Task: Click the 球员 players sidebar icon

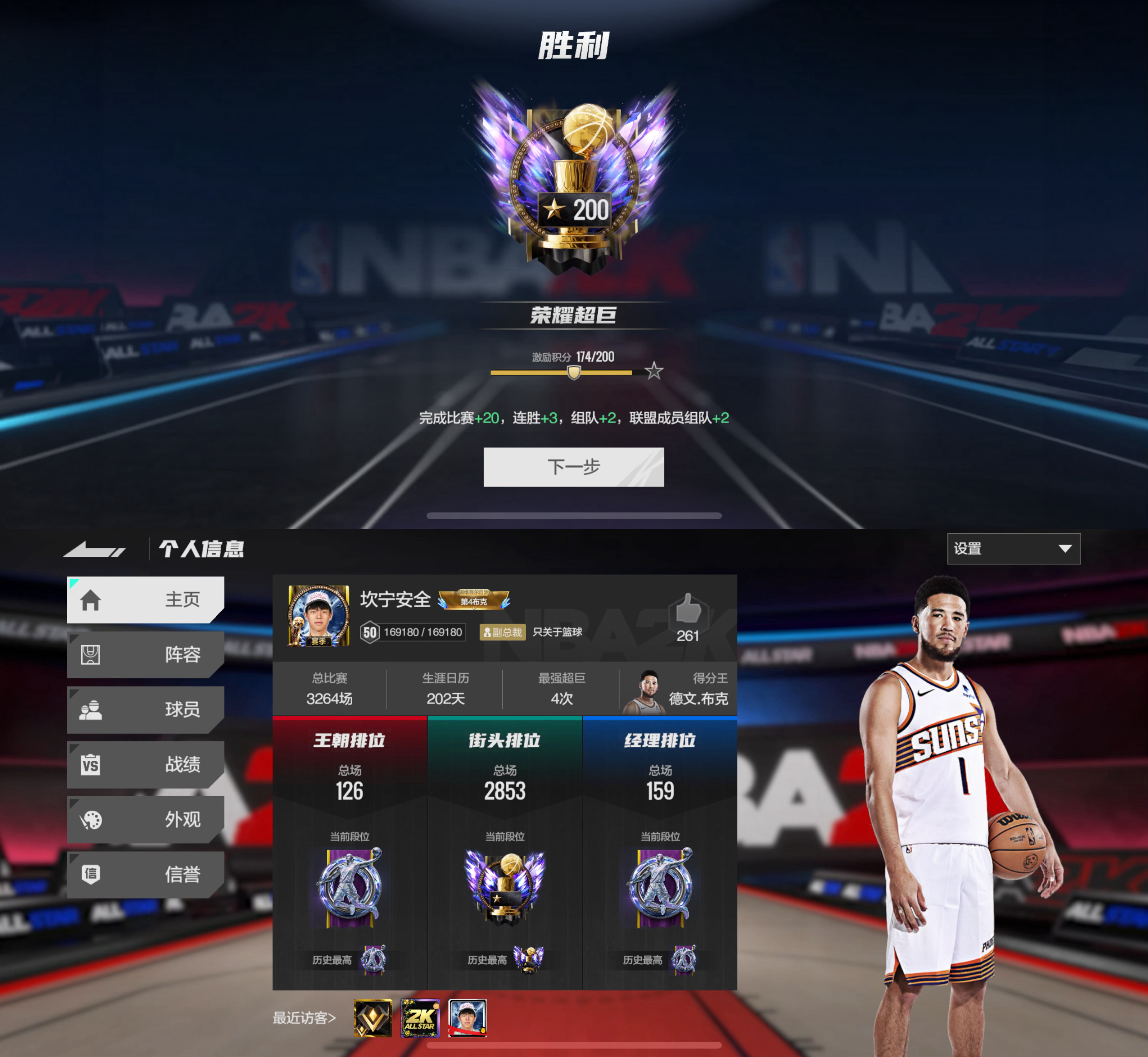Action: point(92,710)
